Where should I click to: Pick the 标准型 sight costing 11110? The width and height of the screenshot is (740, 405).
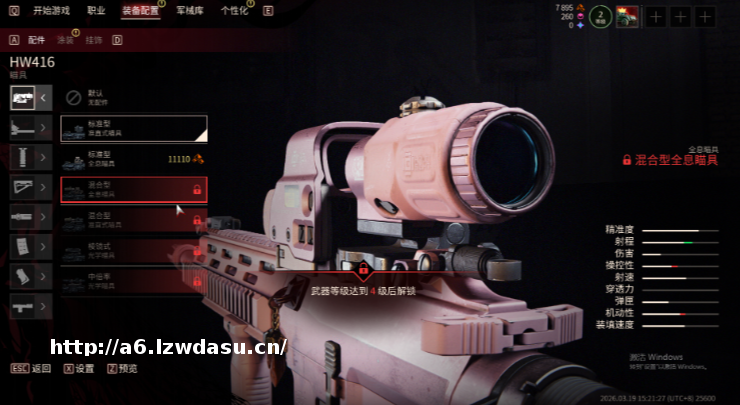[x=133, y=159]
